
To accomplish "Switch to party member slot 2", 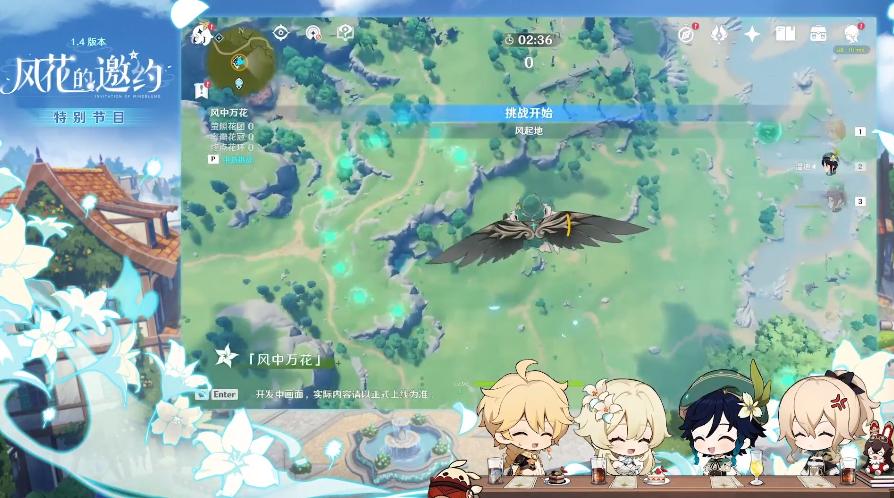I will 832,165.
